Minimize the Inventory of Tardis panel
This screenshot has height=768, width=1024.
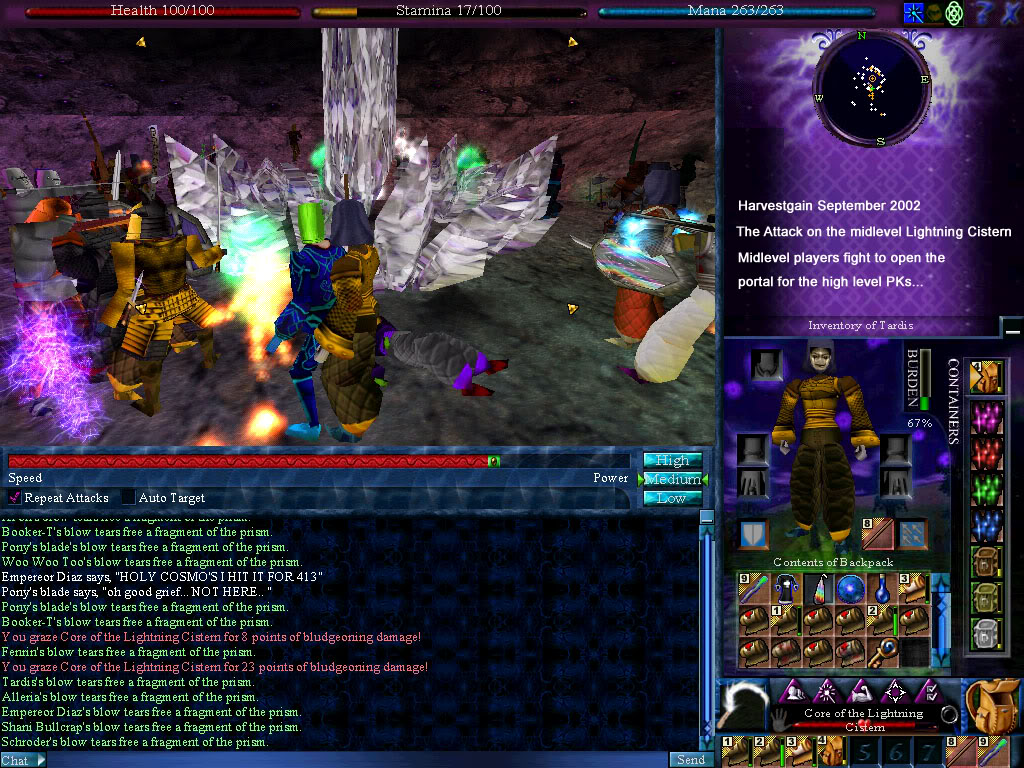(1012, 329)
